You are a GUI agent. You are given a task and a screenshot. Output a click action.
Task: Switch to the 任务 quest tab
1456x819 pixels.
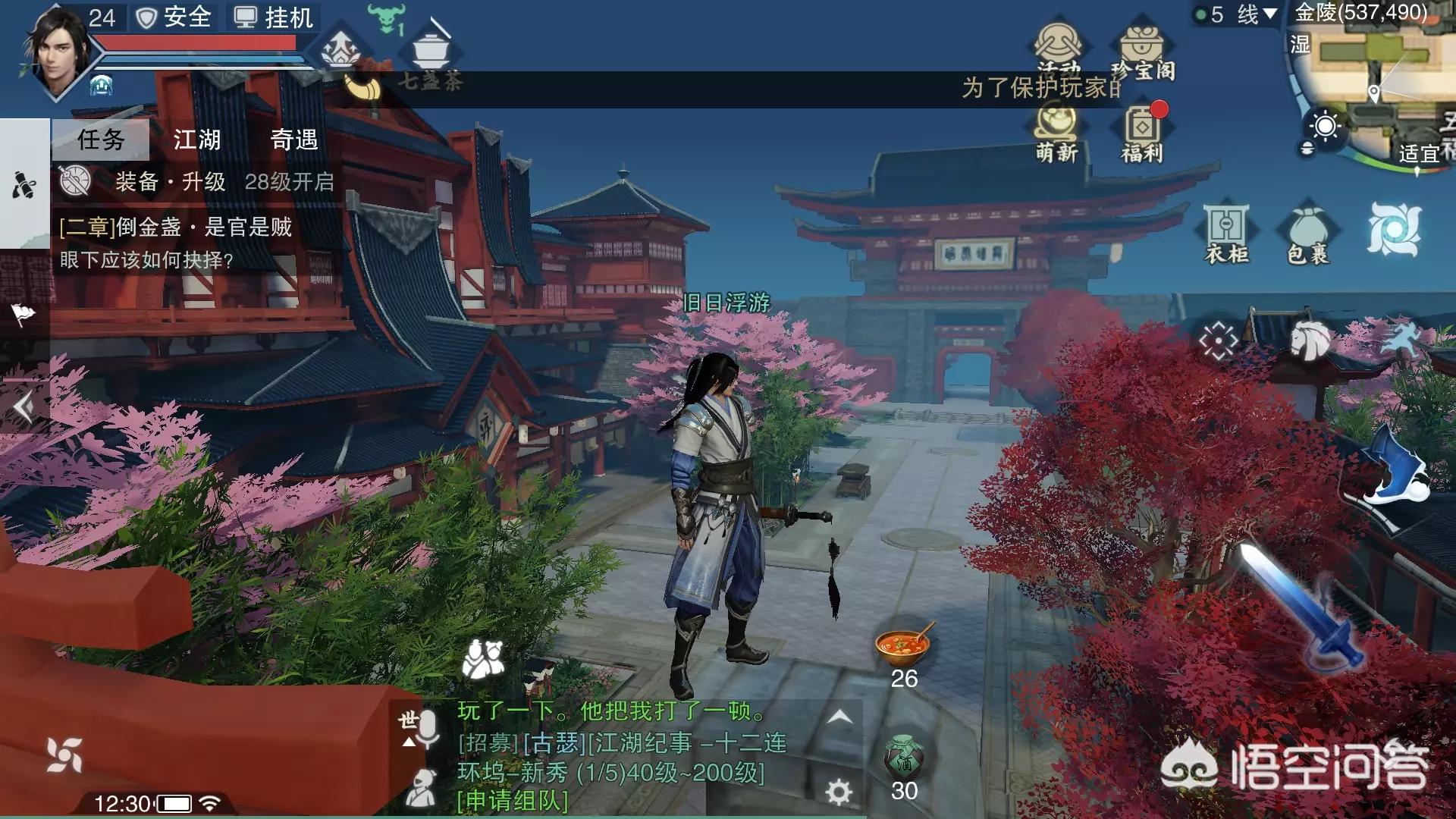(101, 140)
